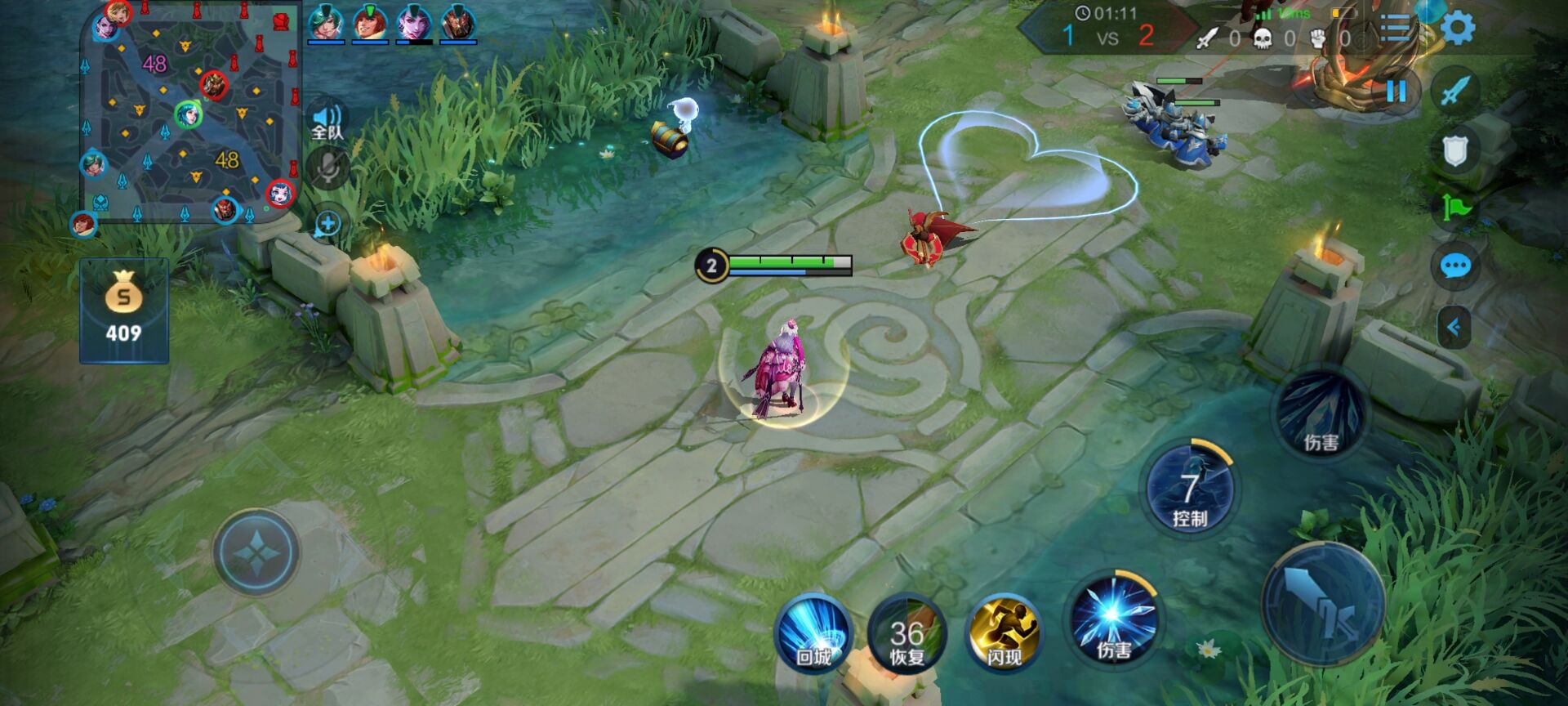The height and width of the screenshot is (706, 1568).
Task: Toggle the microphone button
Action: [327, 169]
